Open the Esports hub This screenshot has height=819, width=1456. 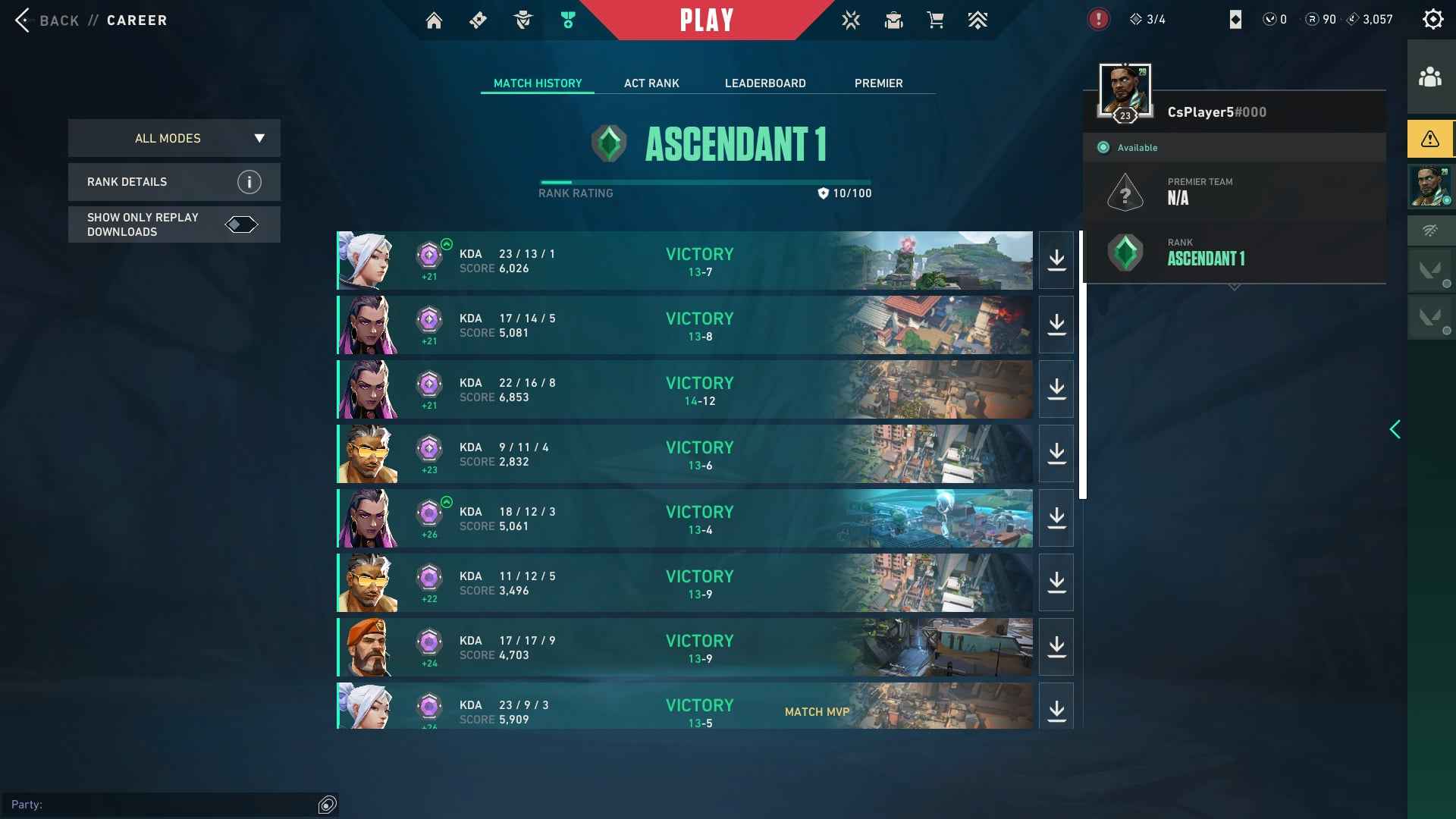click(x=851, y=20)
